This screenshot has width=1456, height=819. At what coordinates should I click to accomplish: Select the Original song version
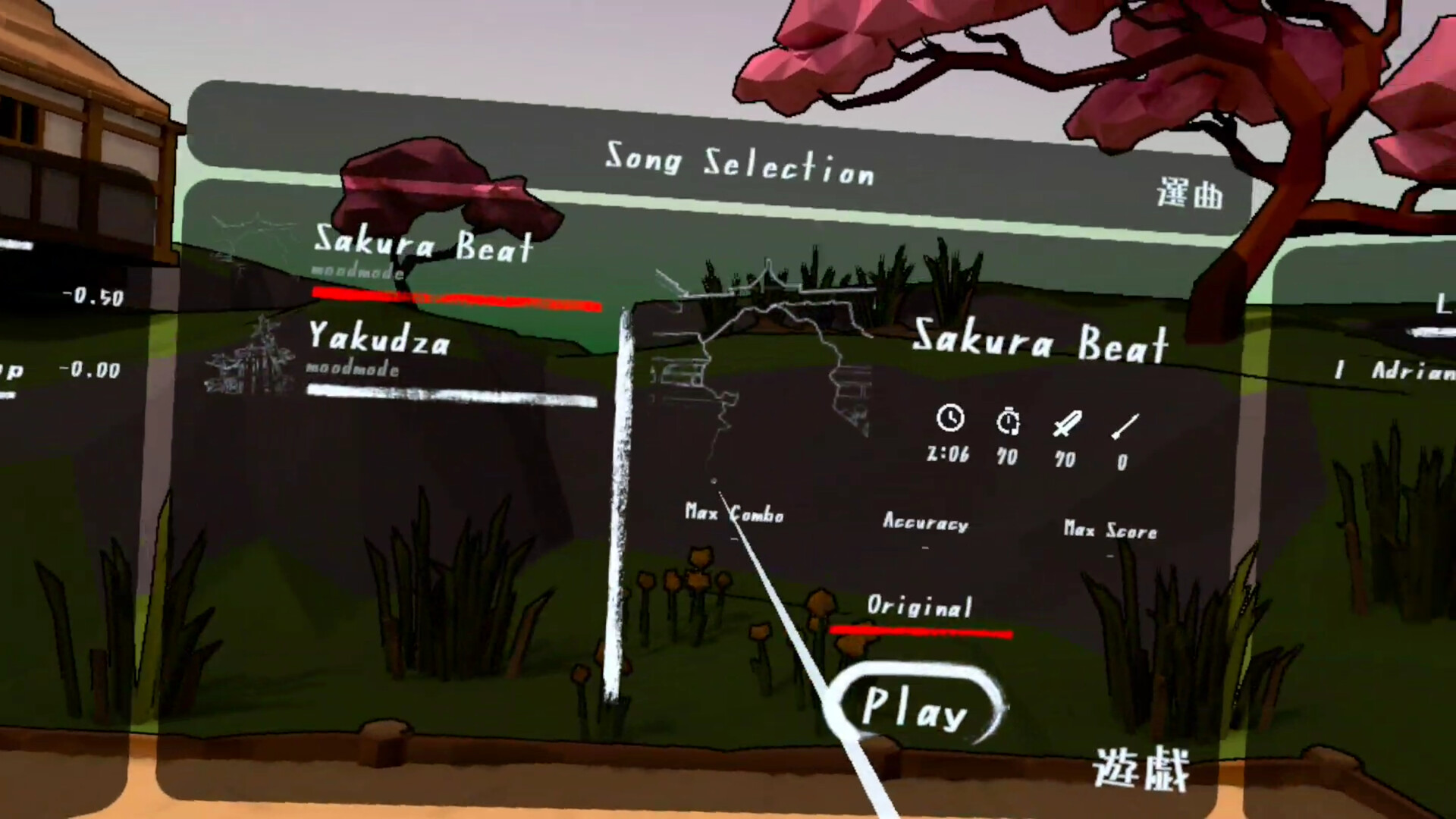pyautogui.click(x=920, y=607)
